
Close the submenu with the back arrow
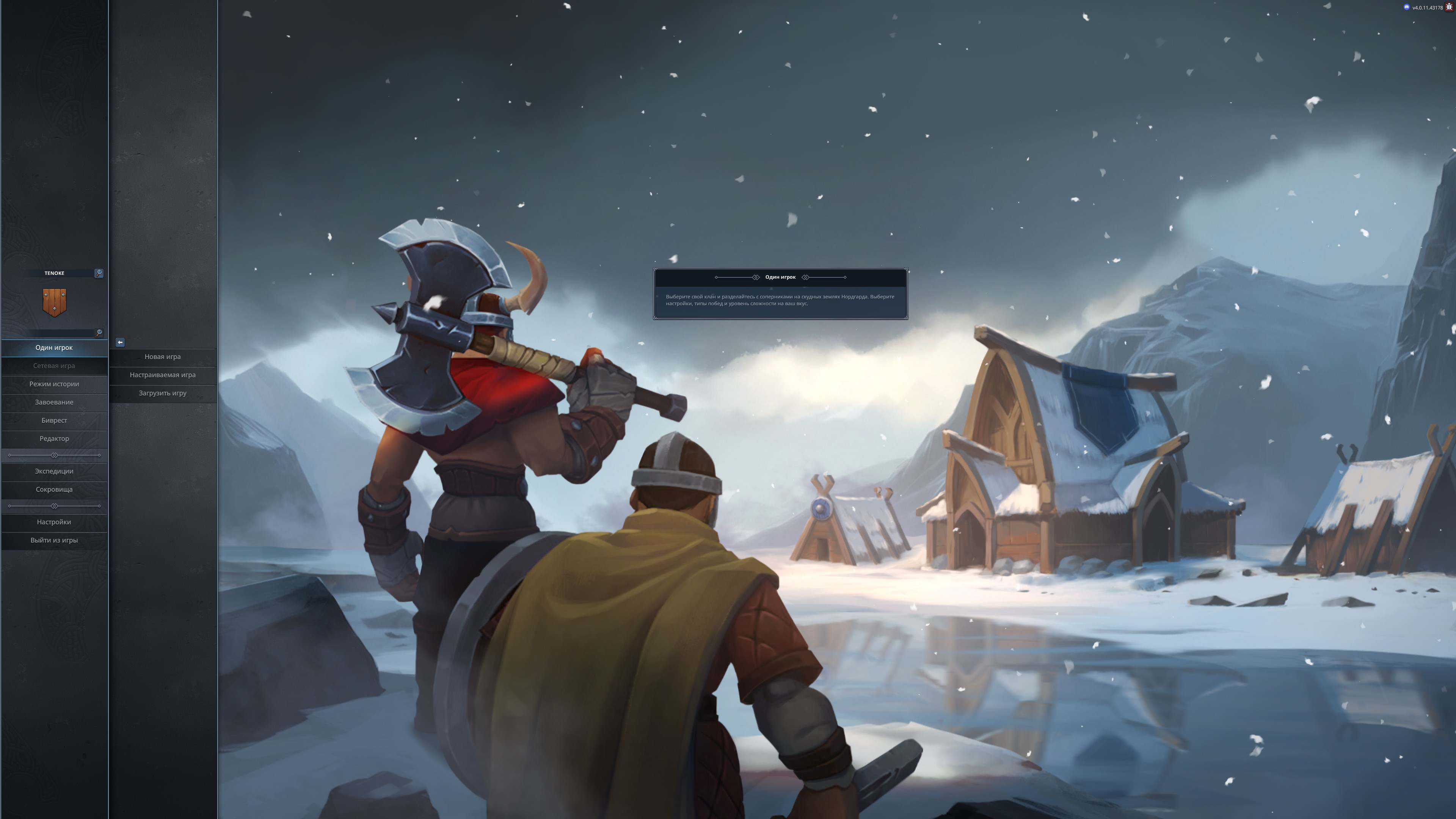pos(120,342)
